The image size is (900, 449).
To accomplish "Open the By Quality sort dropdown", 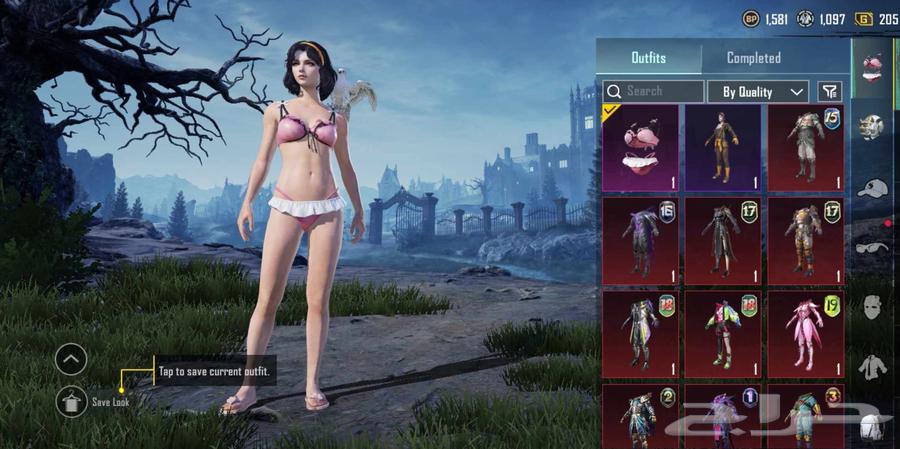I will (758, 91).
